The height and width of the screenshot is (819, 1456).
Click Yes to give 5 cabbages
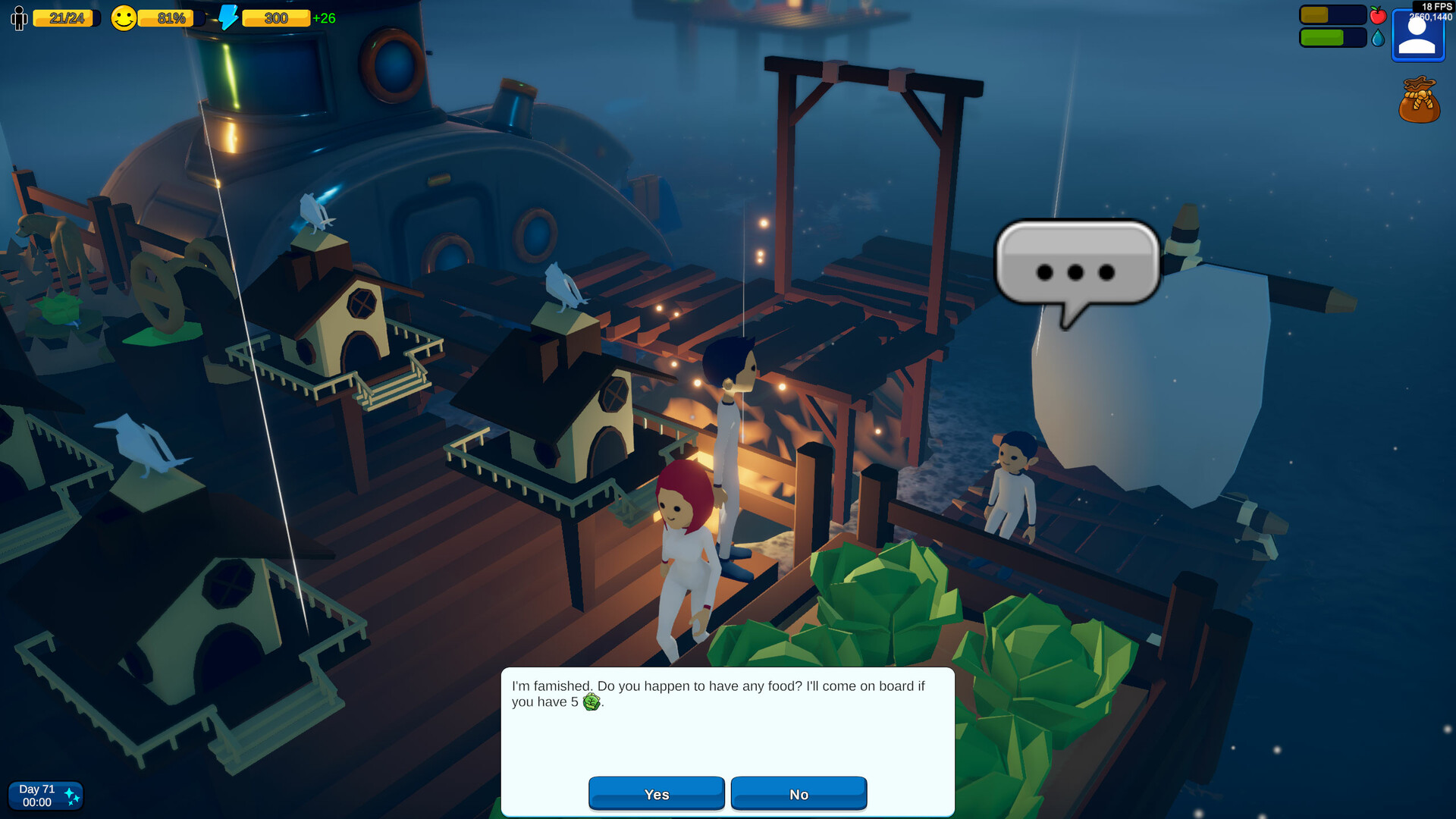657,793
